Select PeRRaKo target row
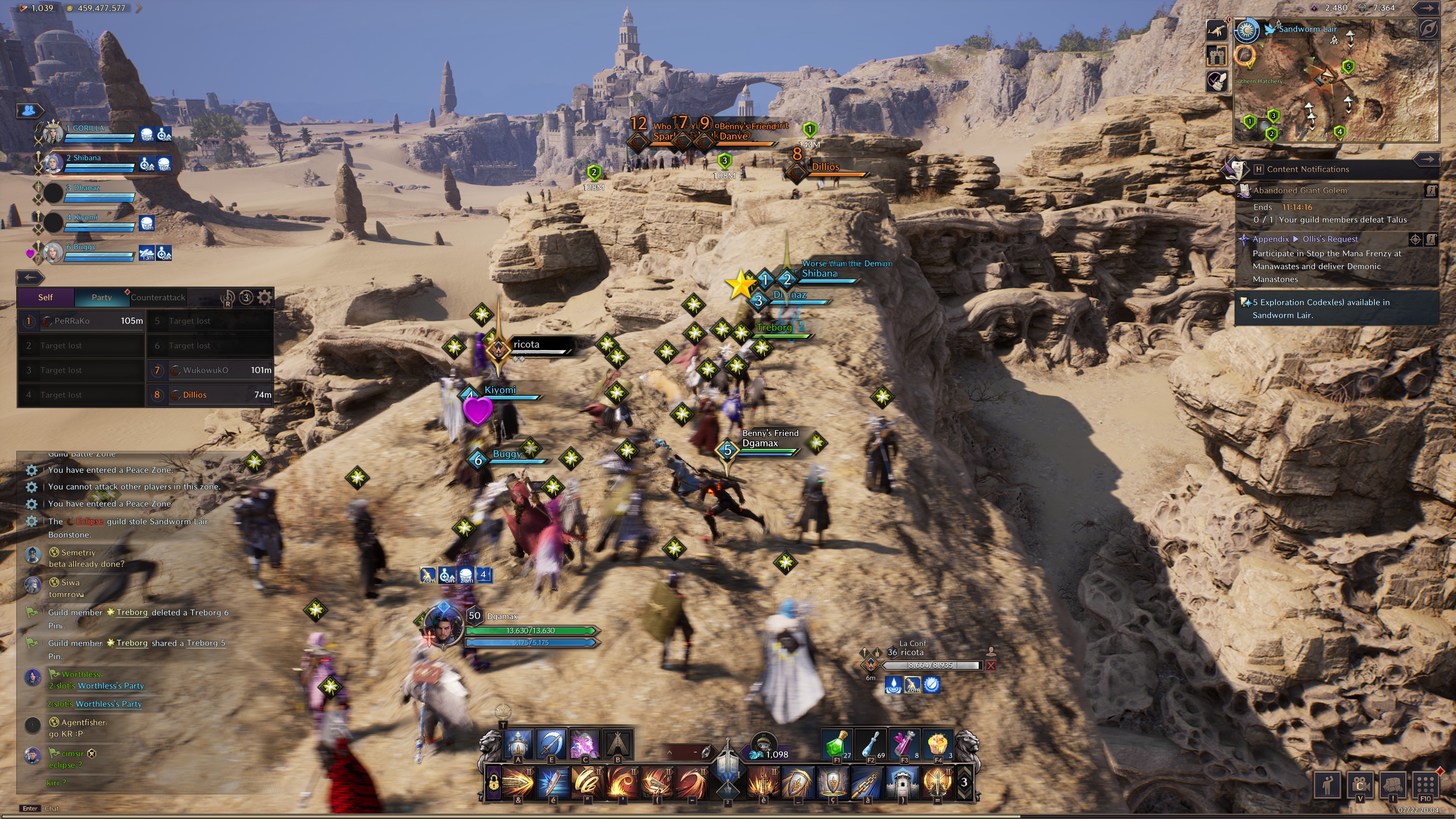Viewport: 1456px width, 819px height. pos(82,321)
